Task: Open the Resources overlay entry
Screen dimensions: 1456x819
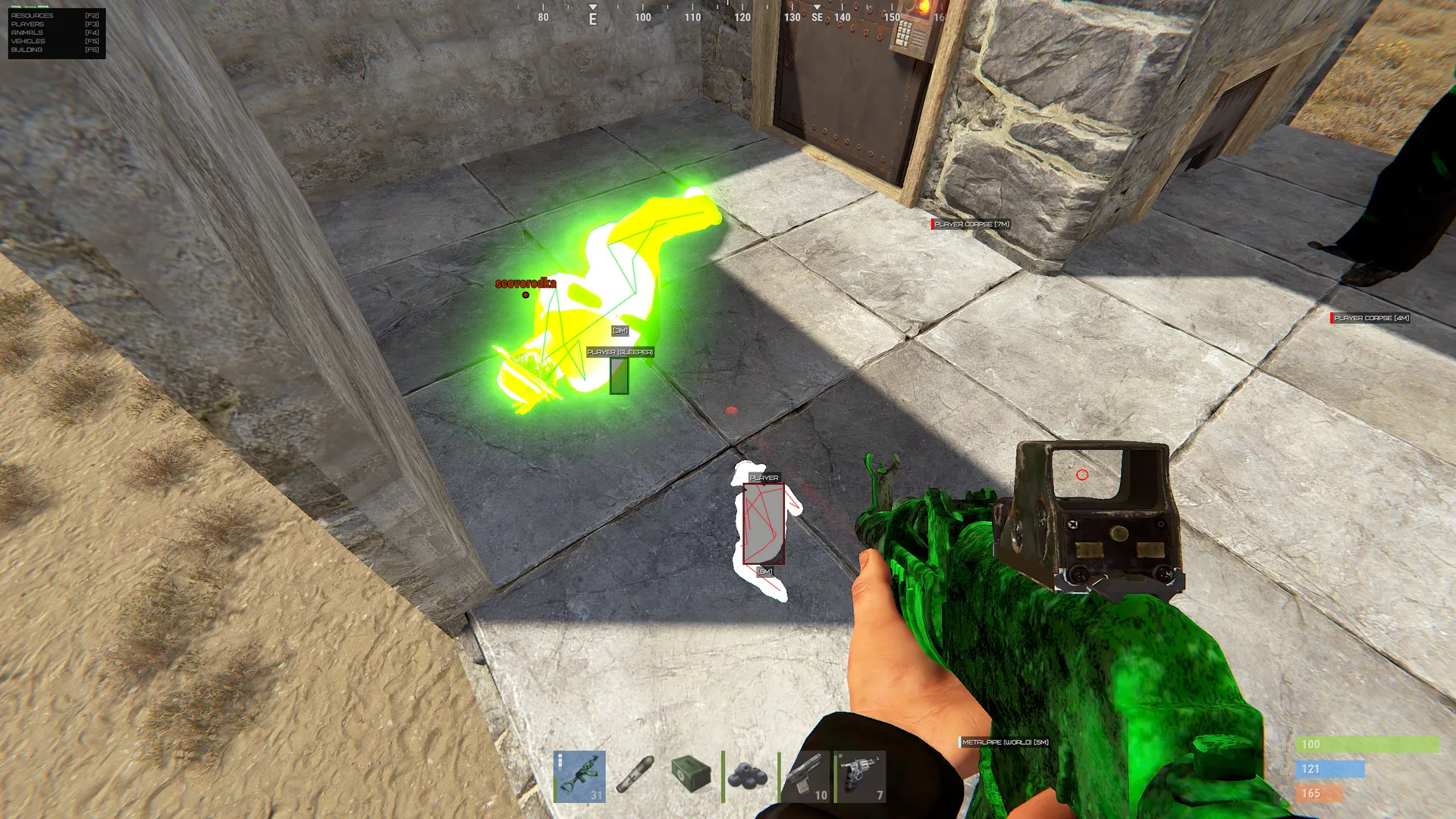Action: [x=33, y=15]
